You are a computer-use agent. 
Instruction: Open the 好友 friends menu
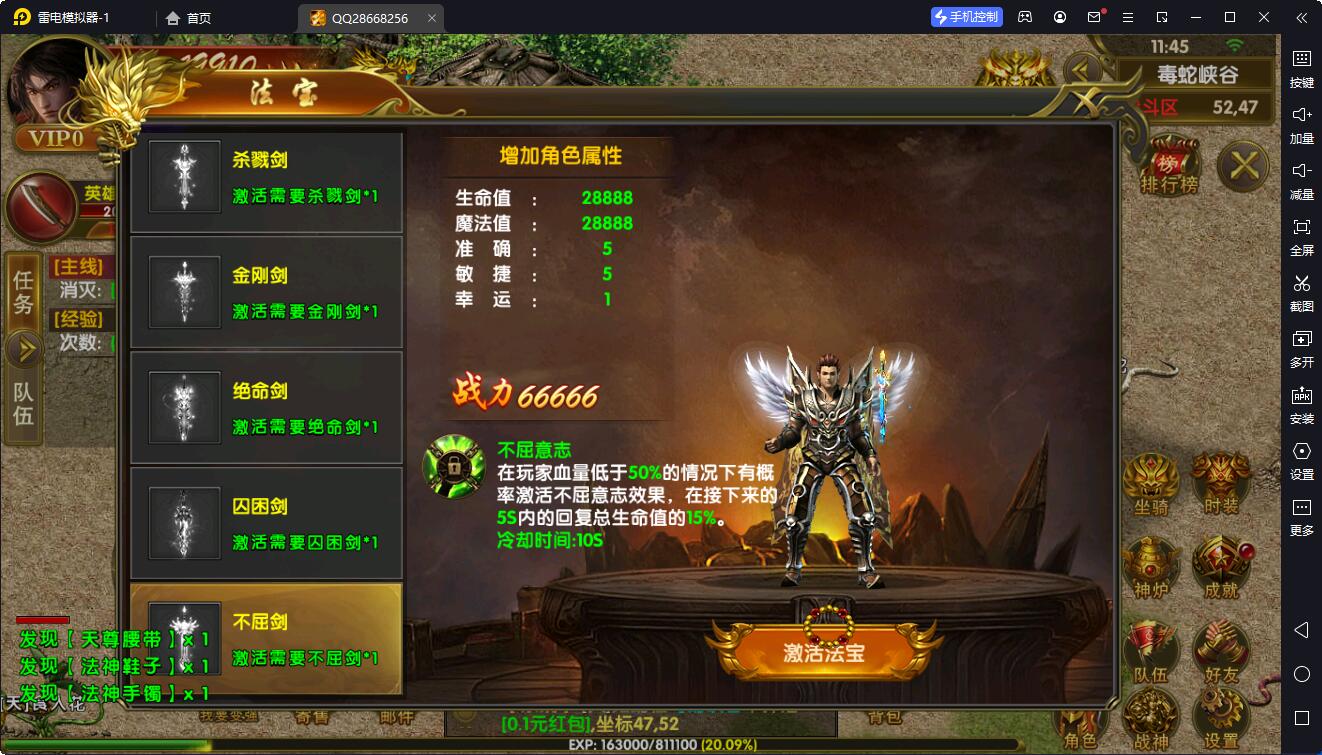(x=1221, y=652)
